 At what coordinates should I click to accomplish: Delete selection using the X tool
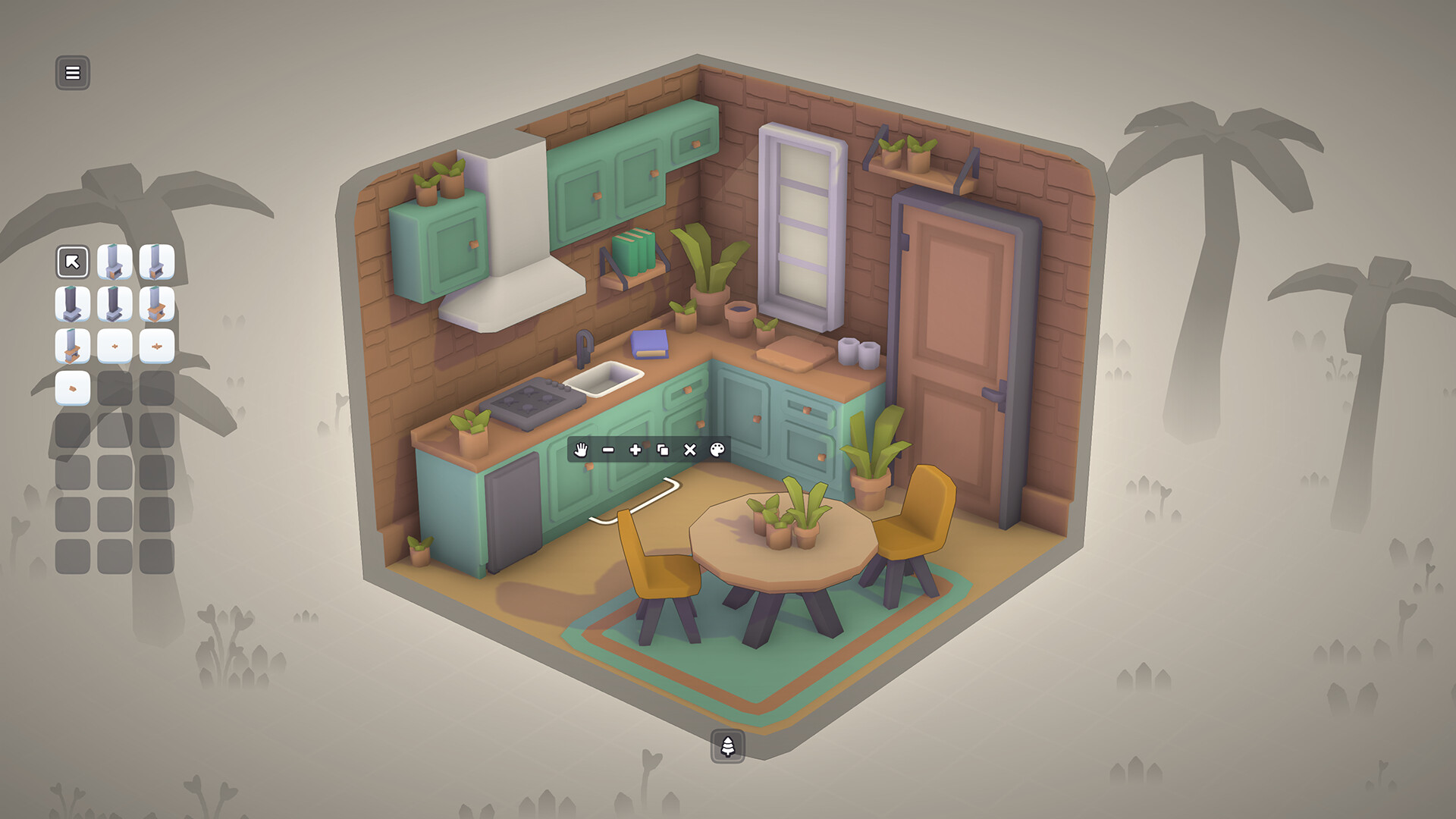click(689, 451)
